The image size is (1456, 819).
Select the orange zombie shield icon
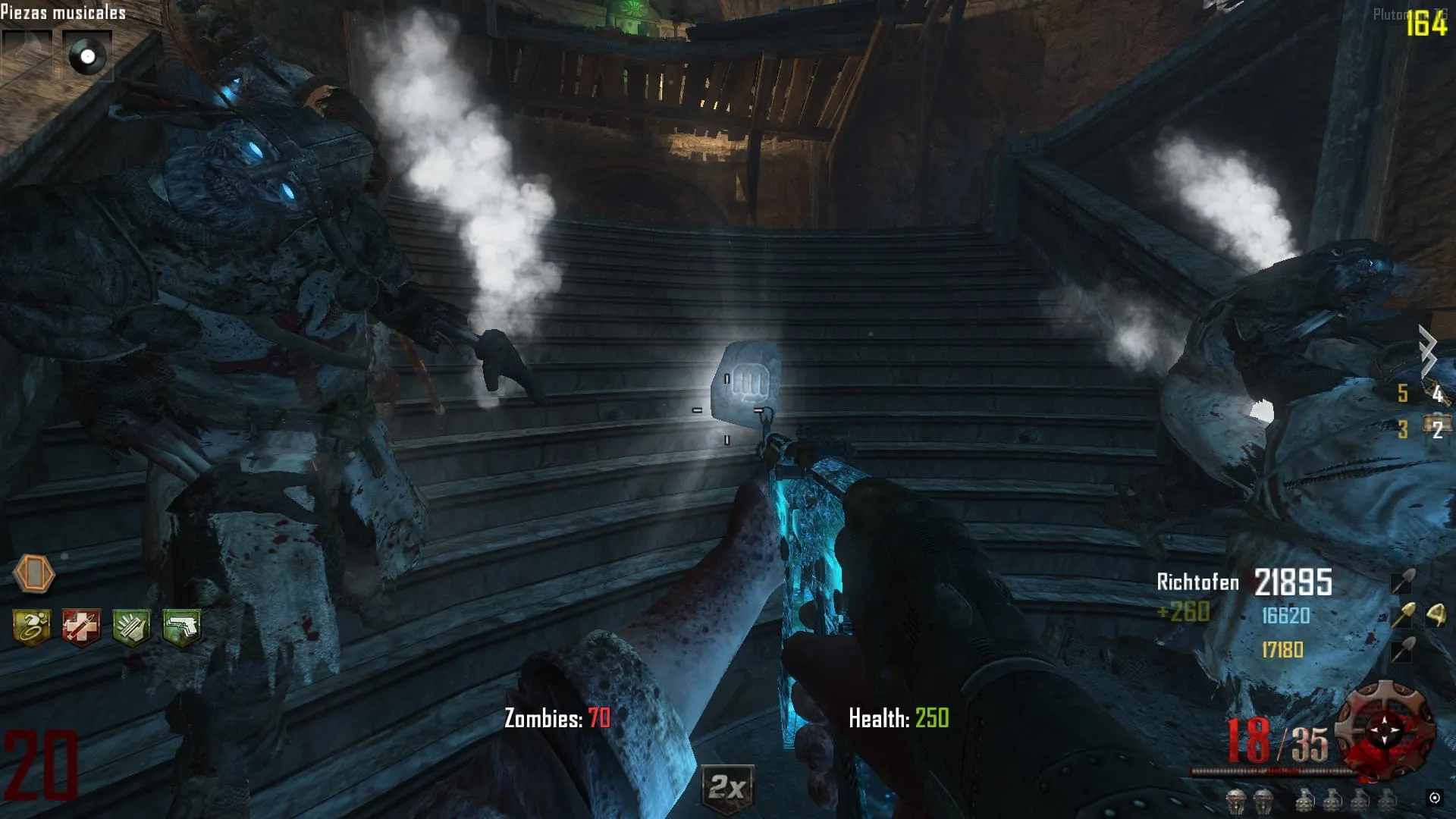click(x=34, y=573)
